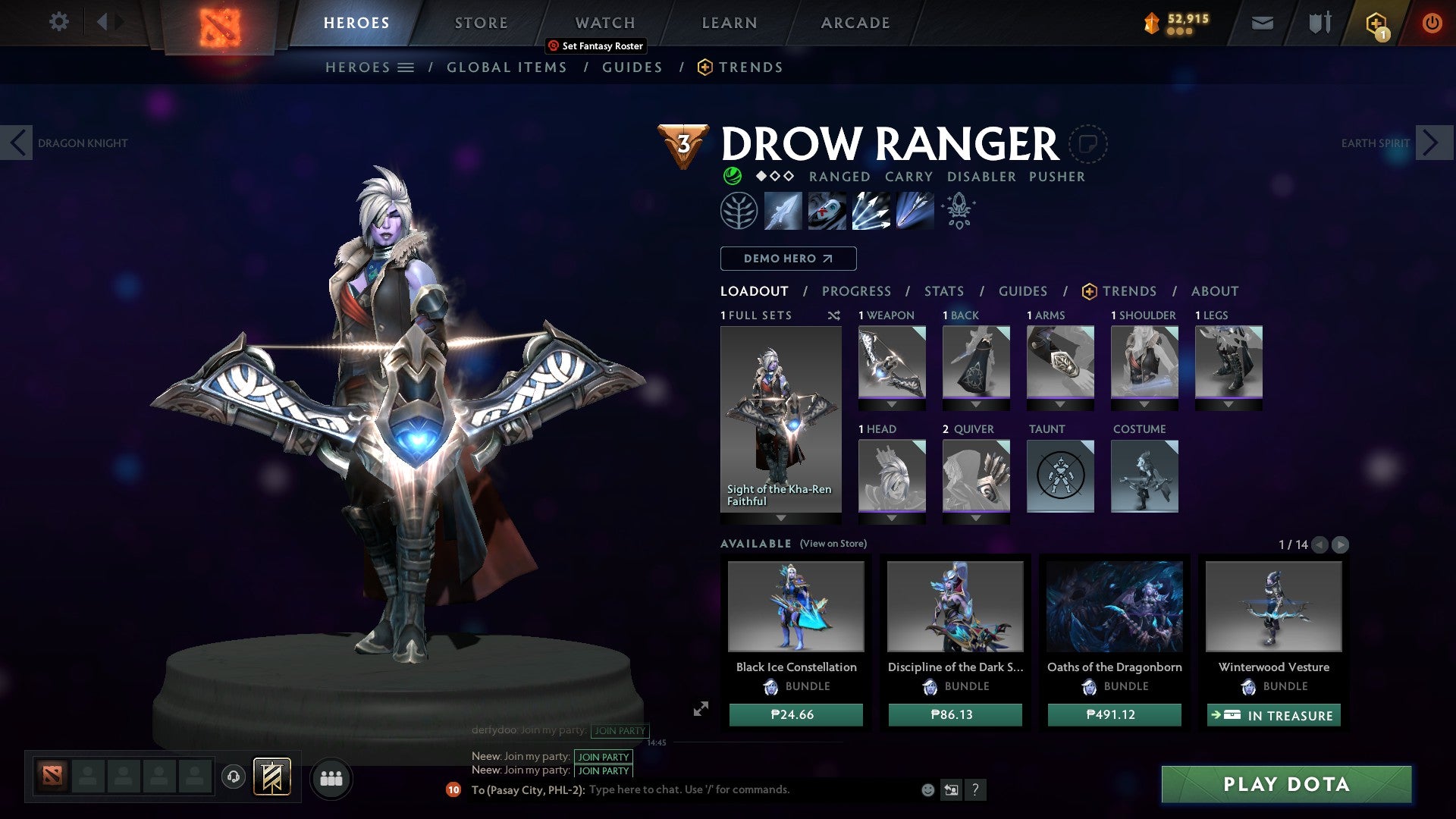Open the friends list people icon

click(331, 778)
